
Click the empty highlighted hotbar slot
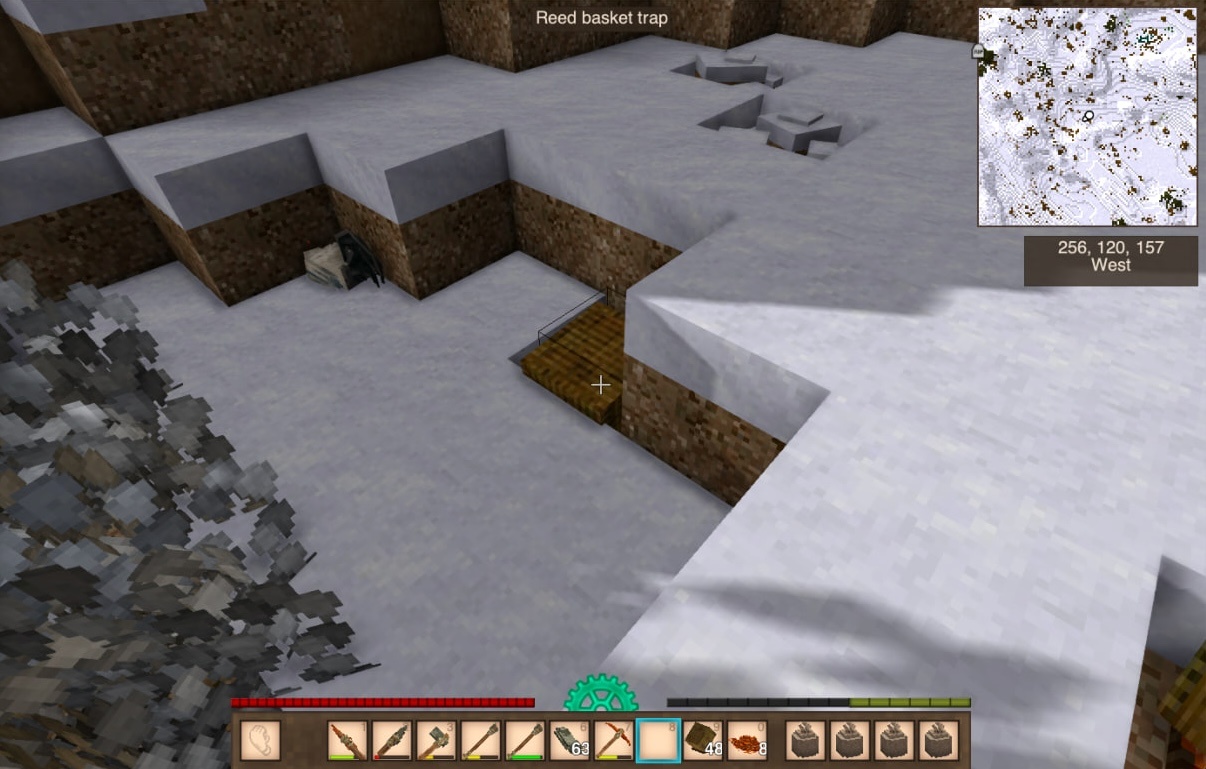click(658, 741)
